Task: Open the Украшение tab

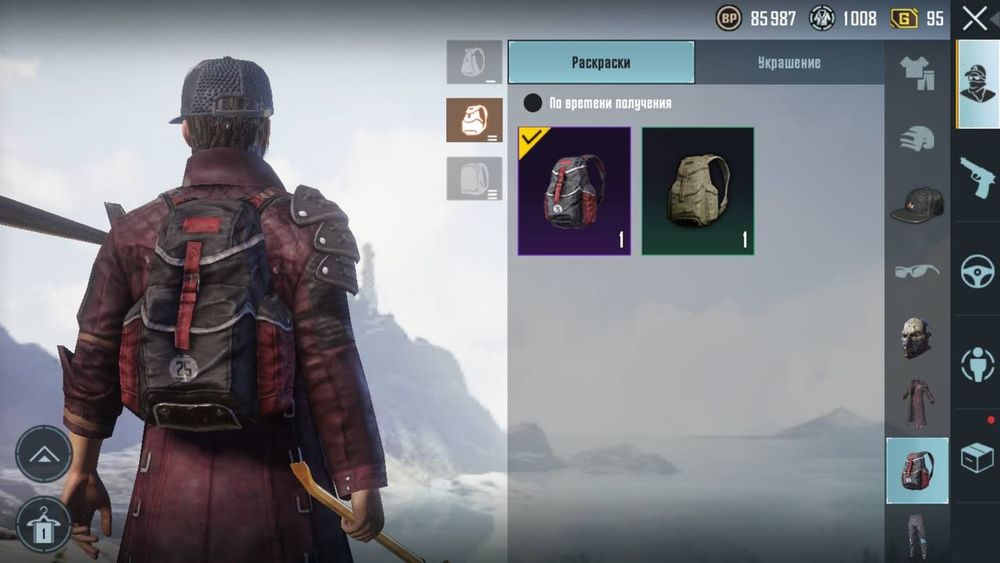Action: coord(789,62)
